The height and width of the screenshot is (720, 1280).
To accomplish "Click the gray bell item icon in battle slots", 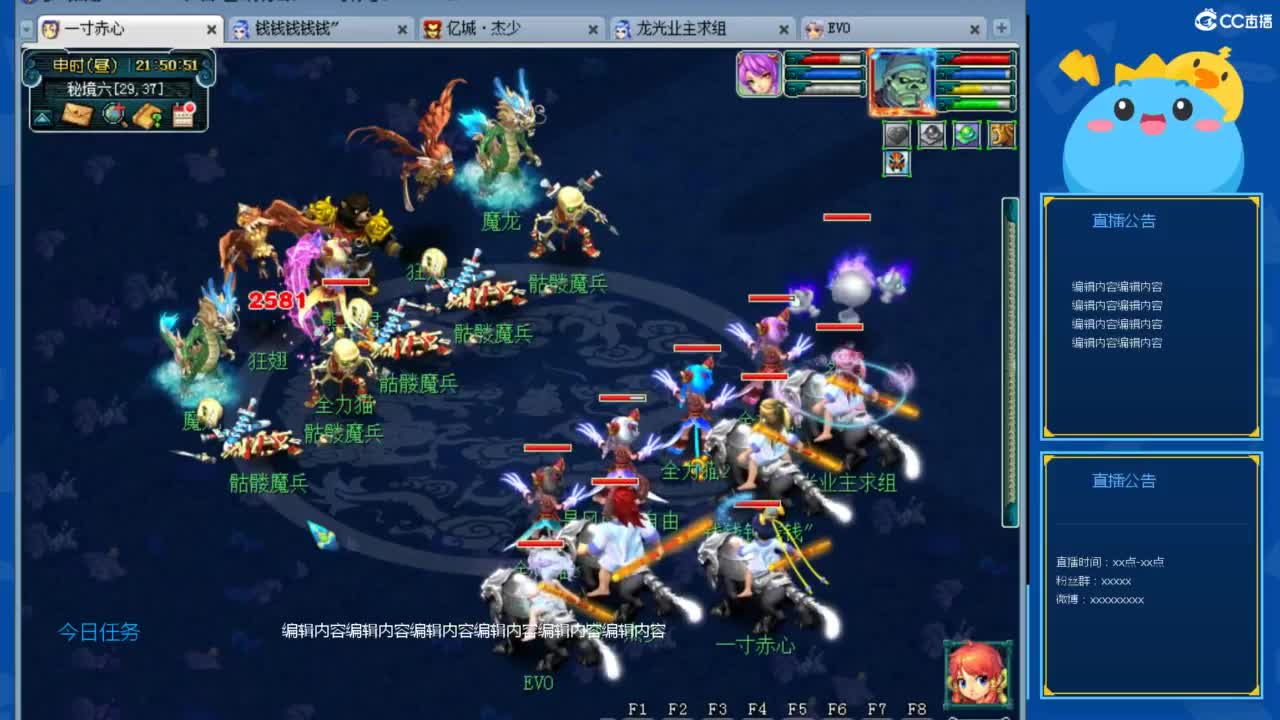I will (932, 135).
